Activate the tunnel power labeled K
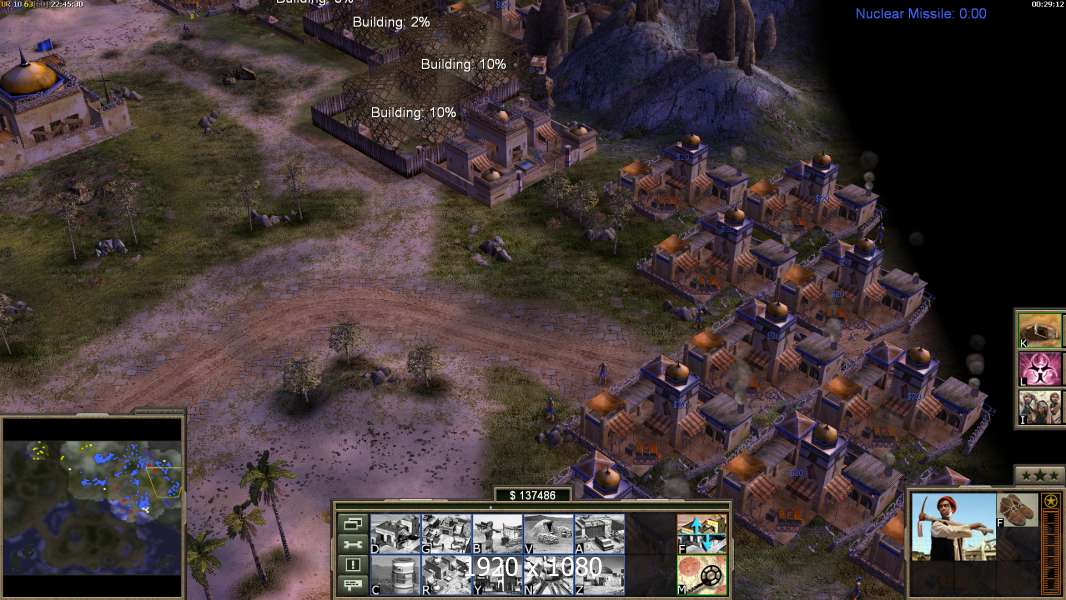The height and width of the screenshot is (600, 1066). click(1040, 329)
